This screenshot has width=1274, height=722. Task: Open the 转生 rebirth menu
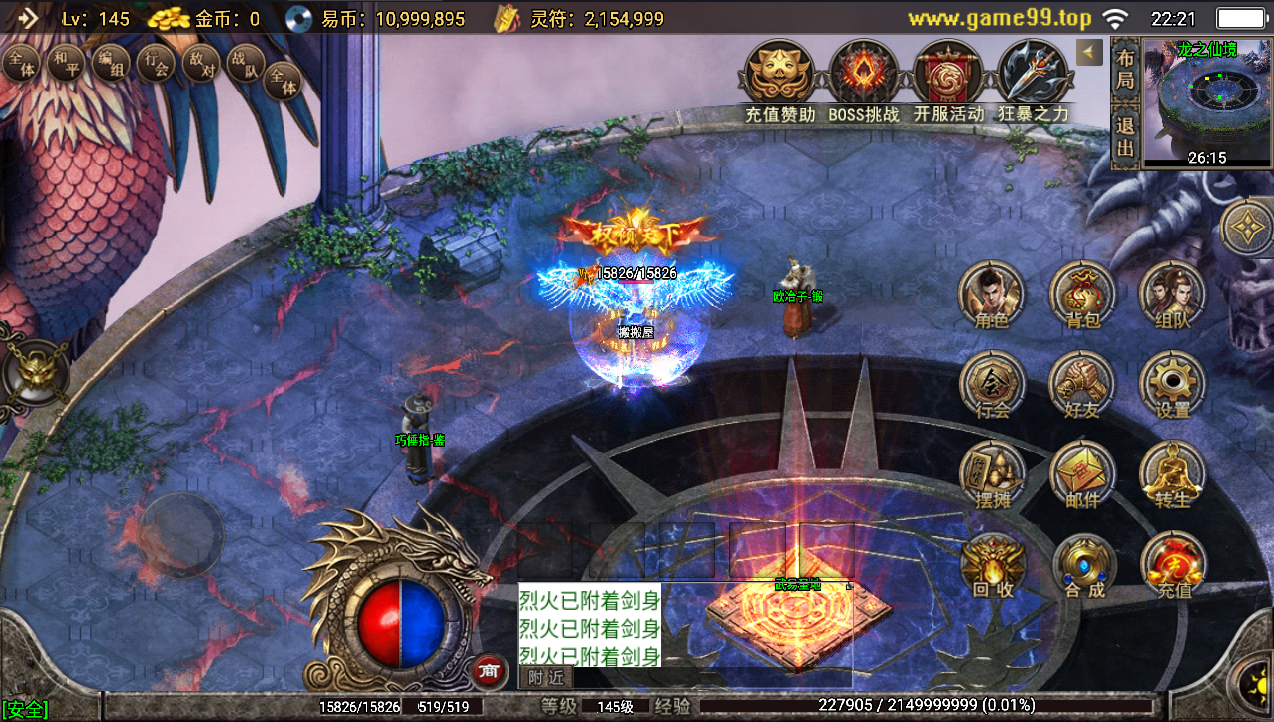click(x=1172, y=475)
